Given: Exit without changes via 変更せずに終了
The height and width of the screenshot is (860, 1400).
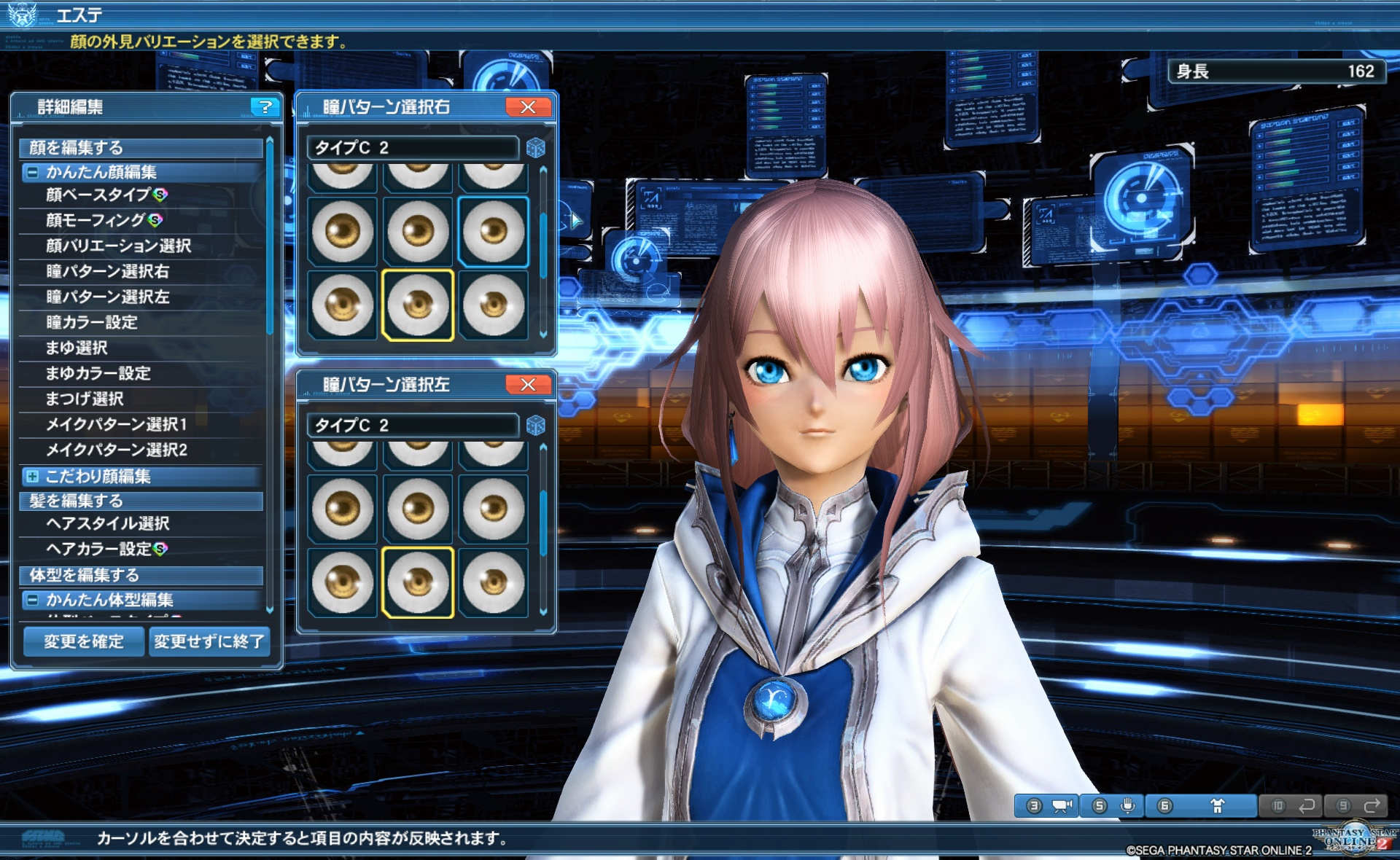Looking at the screenshot, I should (209, 642).
